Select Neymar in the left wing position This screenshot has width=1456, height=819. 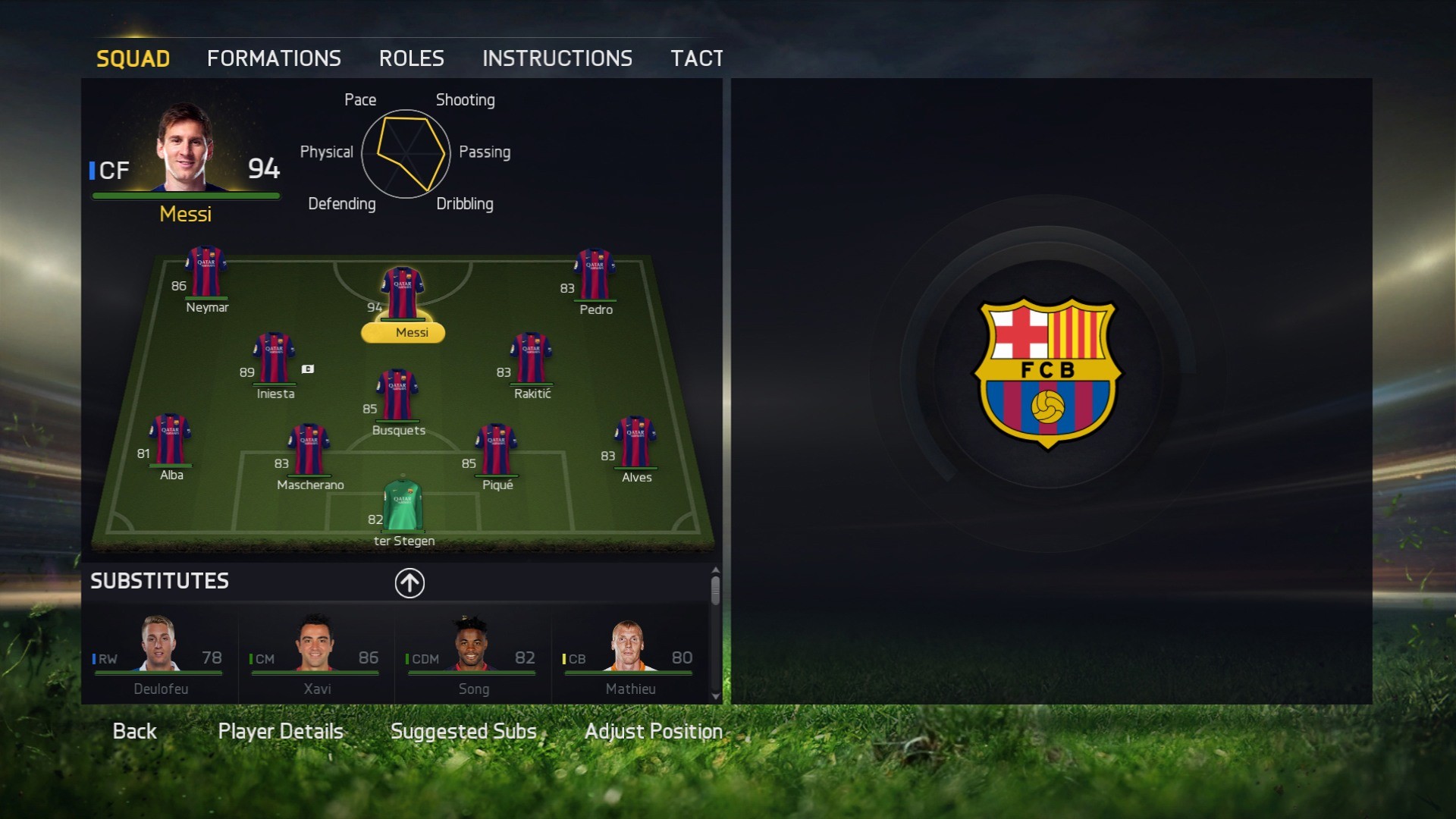[x=204, y=269]
